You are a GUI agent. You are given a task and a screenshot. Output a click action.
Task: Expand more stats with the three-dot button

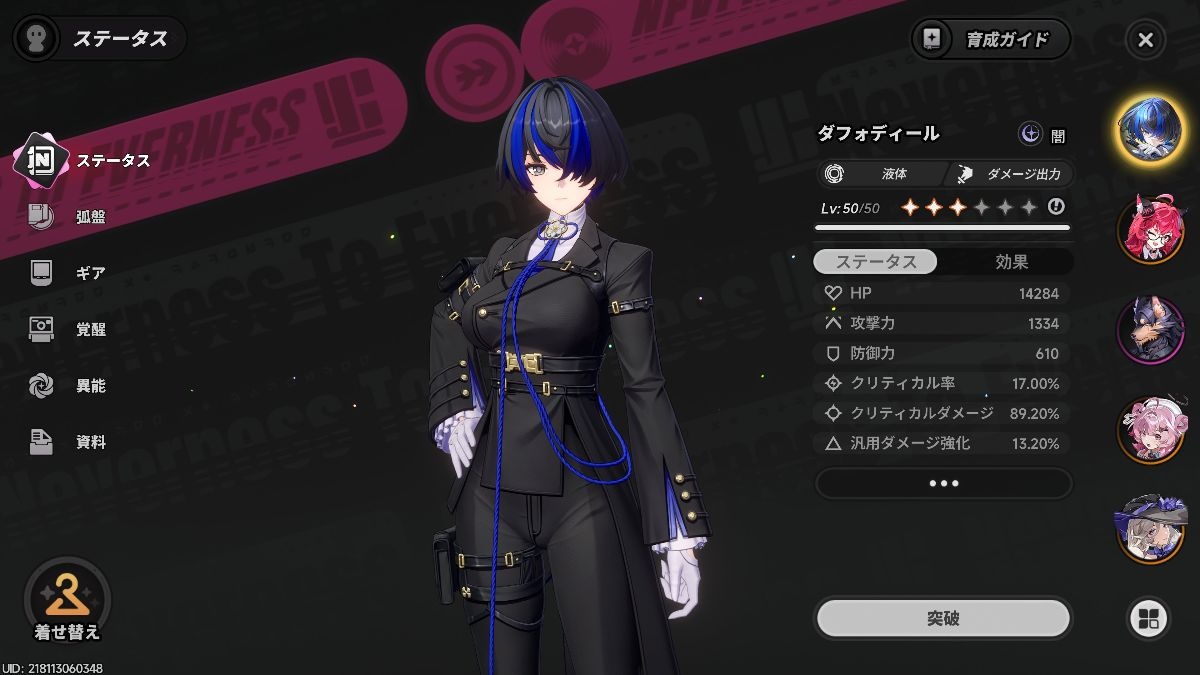[x=943, y=484]
